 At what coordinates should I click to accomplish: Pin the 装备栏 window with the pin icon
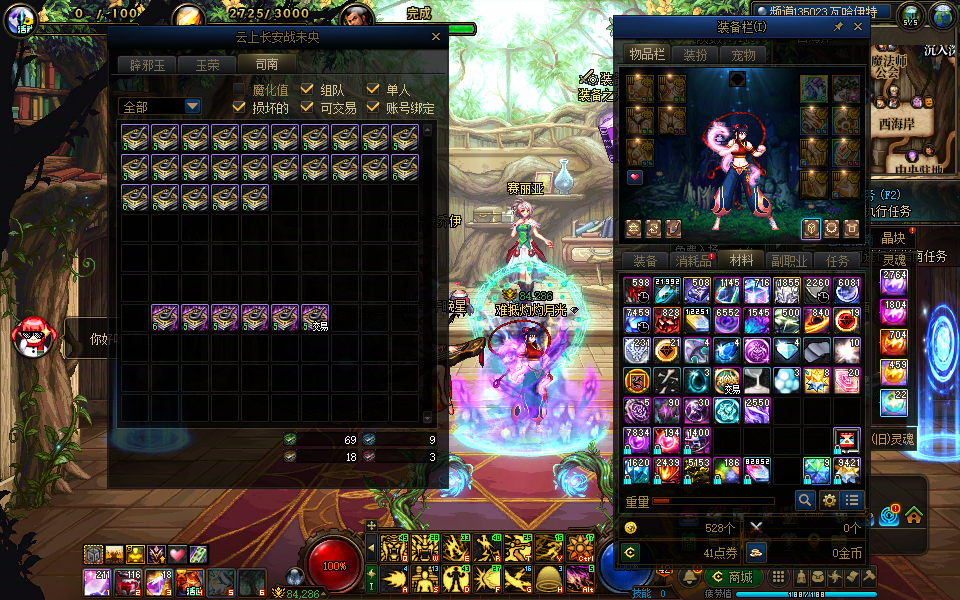tap(838, 27)
